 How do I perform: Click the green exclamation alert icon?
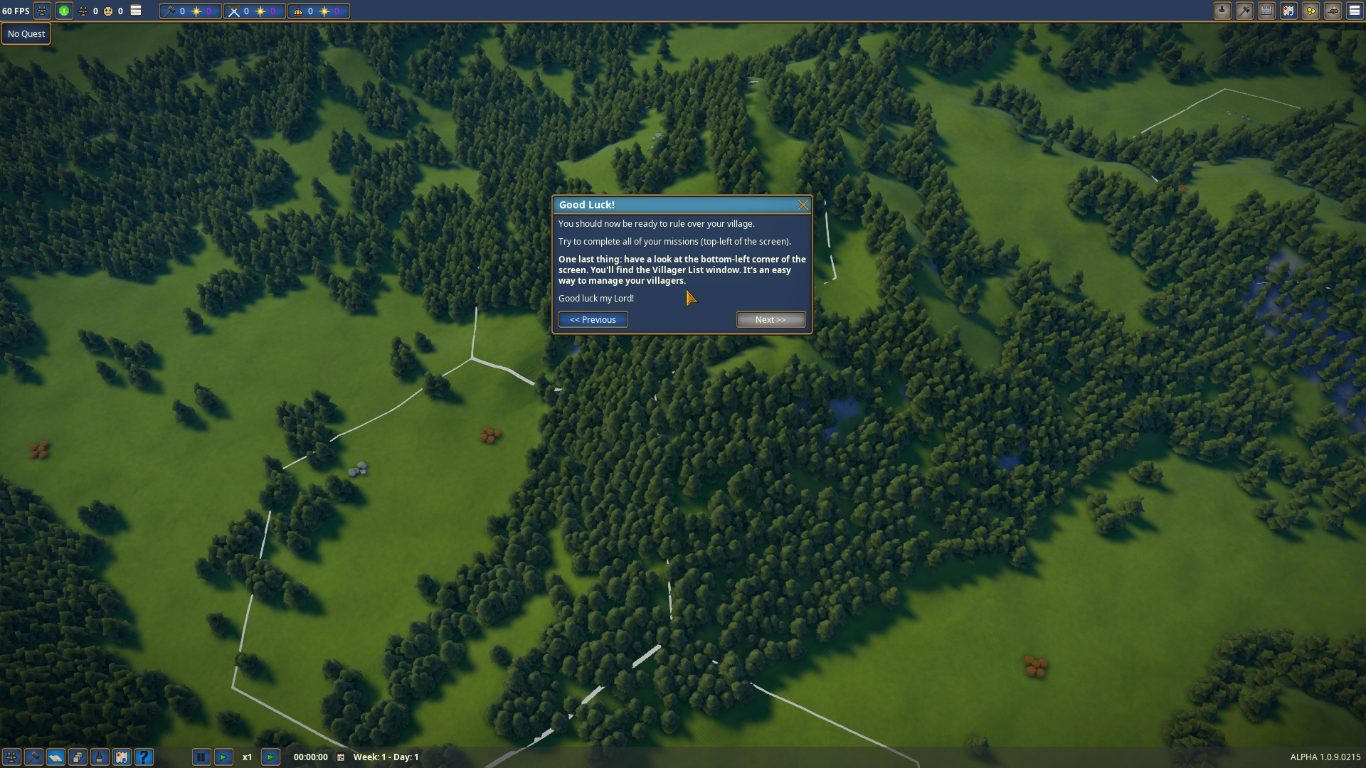pos(64,11)
